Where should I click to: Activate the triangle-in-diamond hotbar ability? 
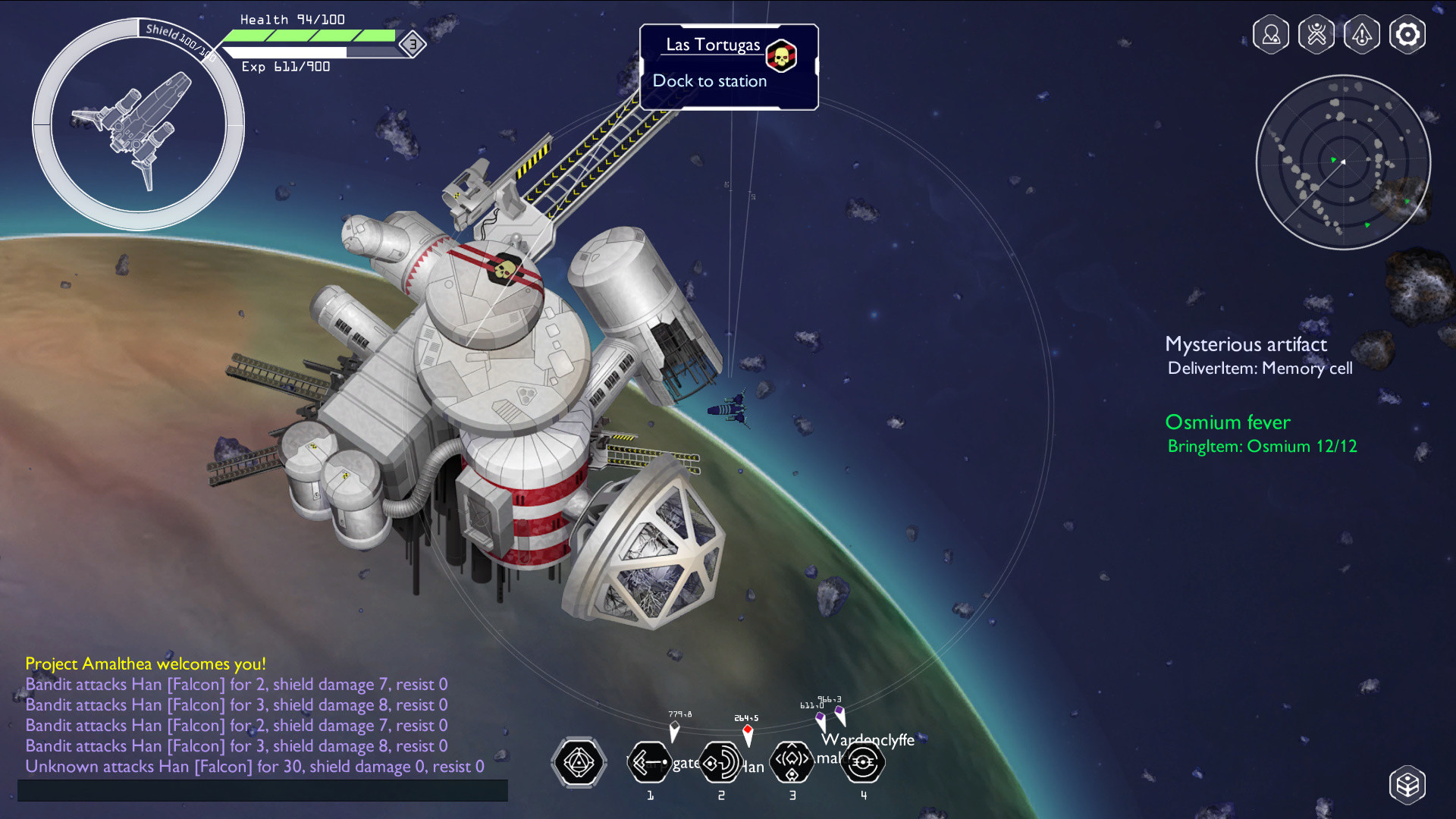point(579,762)
